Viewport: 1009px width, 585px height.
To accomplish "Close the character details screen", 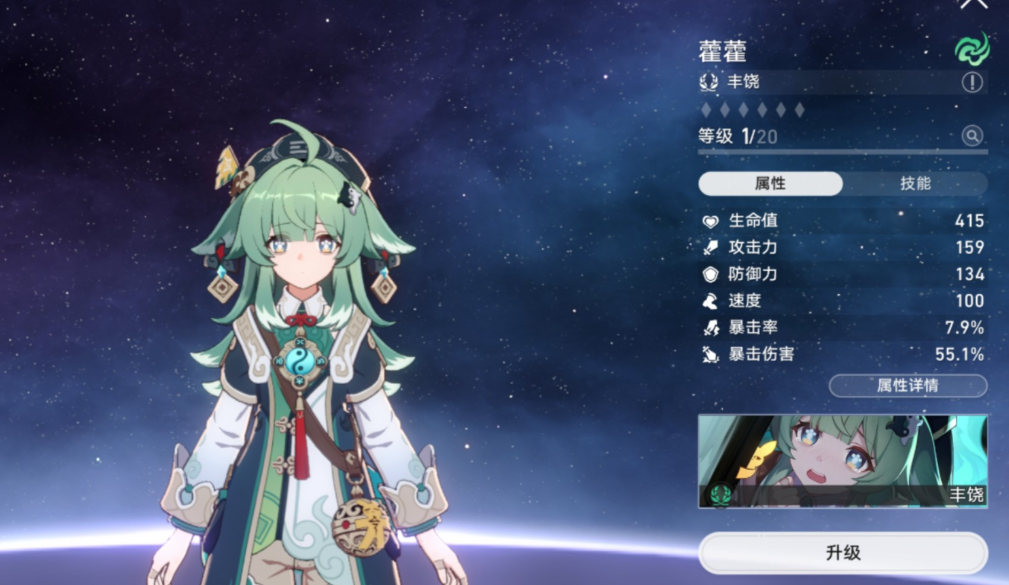I will [x=973, y=4].
